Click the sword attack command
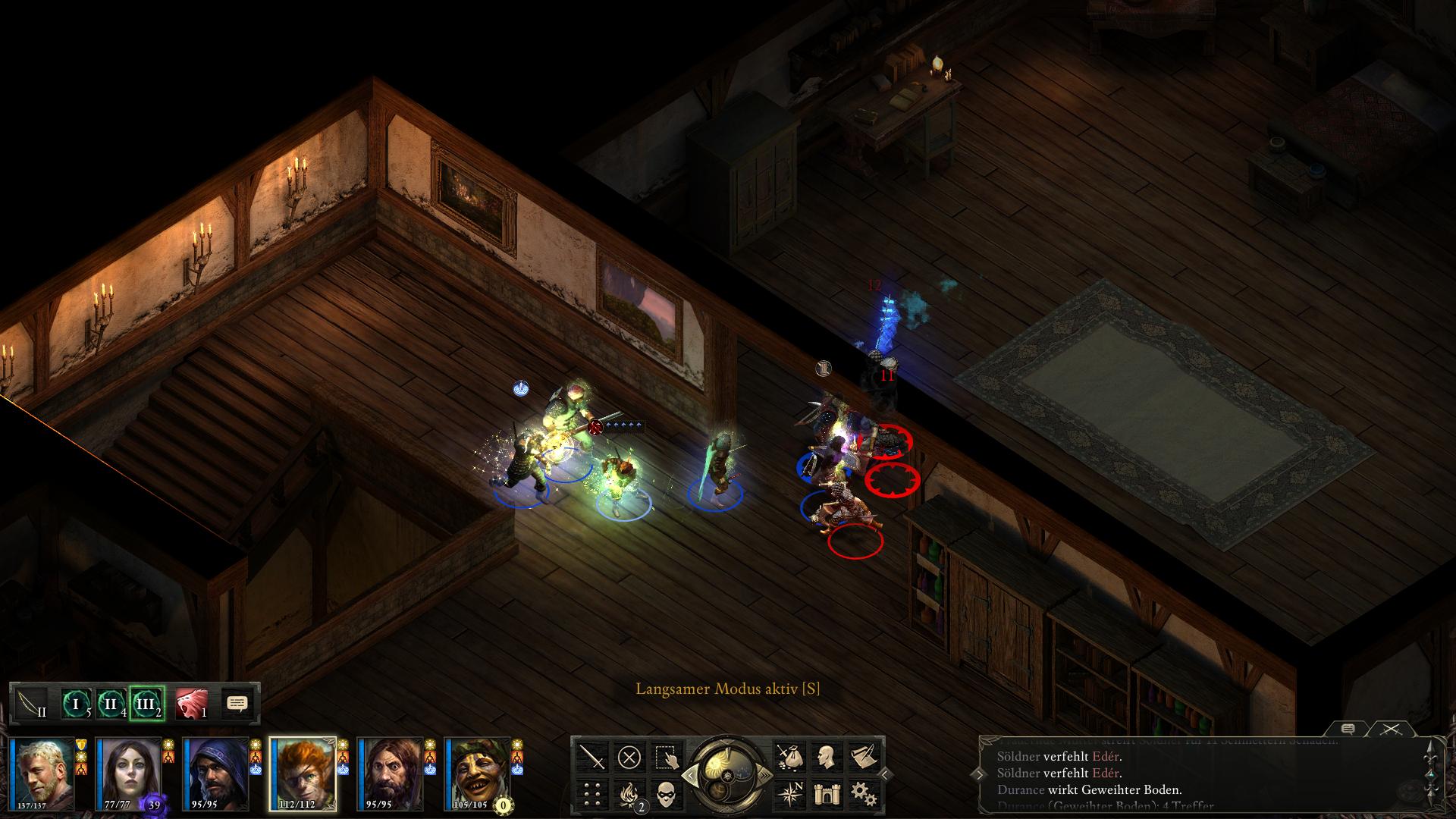1456x819 pixels. [592, 757]
